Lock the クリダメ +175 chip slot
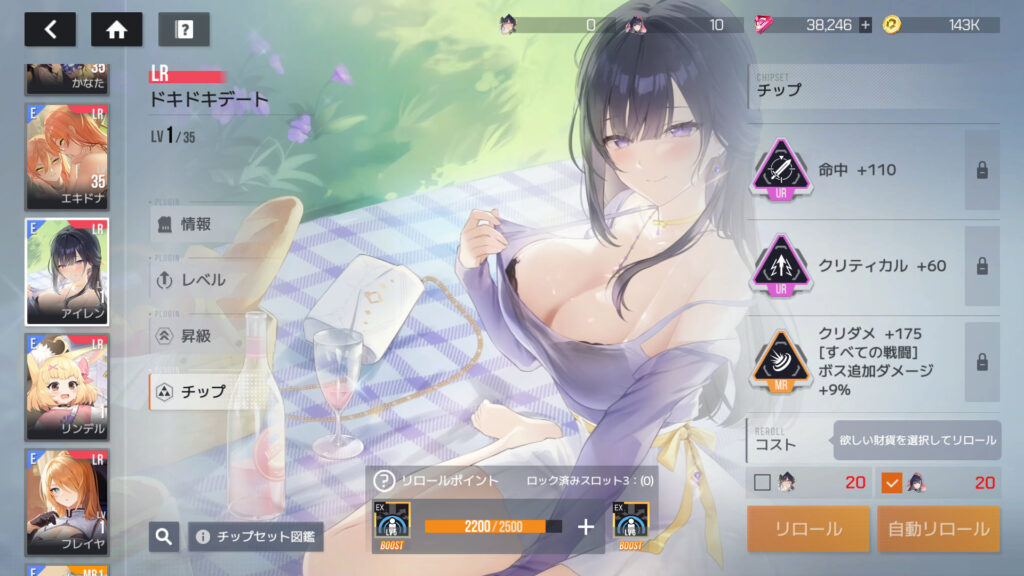The width and height of the screenshot is (1024, 576). pyautogui.click(x=982, y=362)
